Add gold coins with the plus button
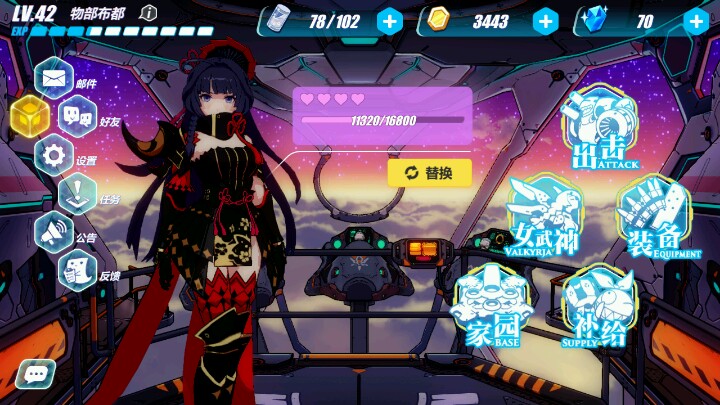Viewport: 720px width, 405px height. [x=545, y=21]
